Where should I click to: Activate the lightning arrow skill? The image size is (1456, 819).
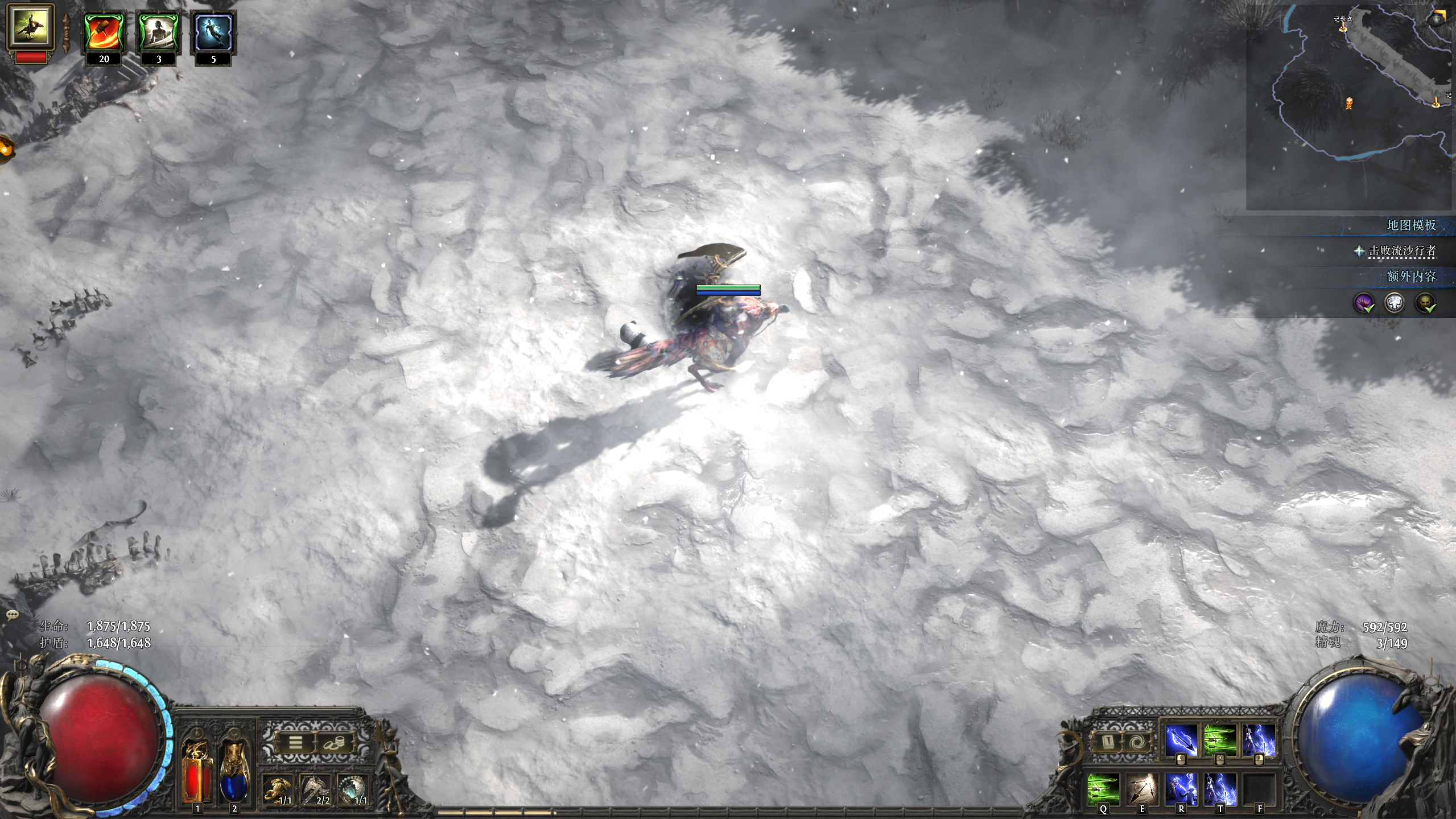pos(1181,742)
